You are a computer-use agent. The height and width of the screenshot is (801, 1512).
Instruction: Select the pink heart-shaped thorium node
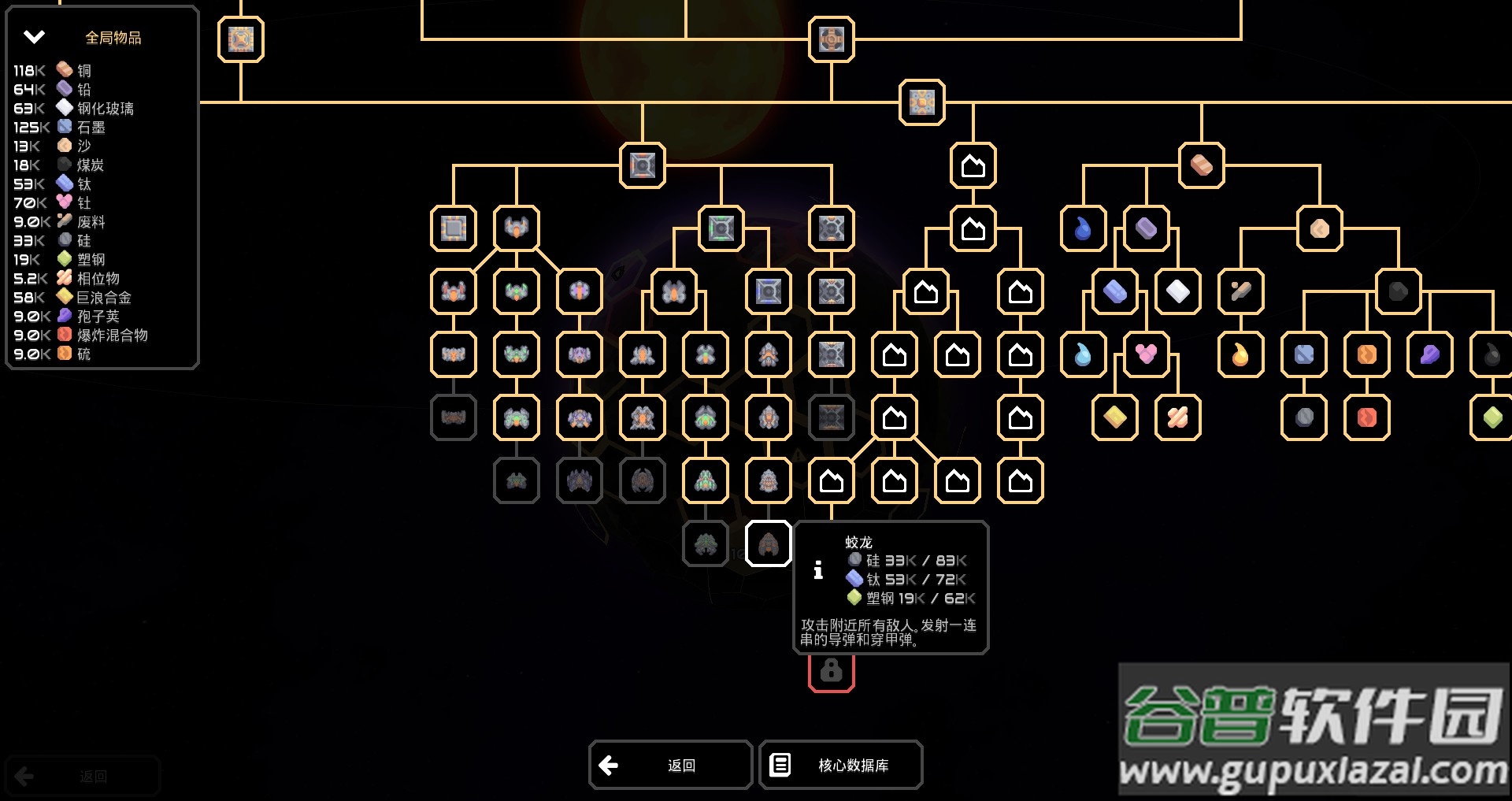click(1146, 354)
